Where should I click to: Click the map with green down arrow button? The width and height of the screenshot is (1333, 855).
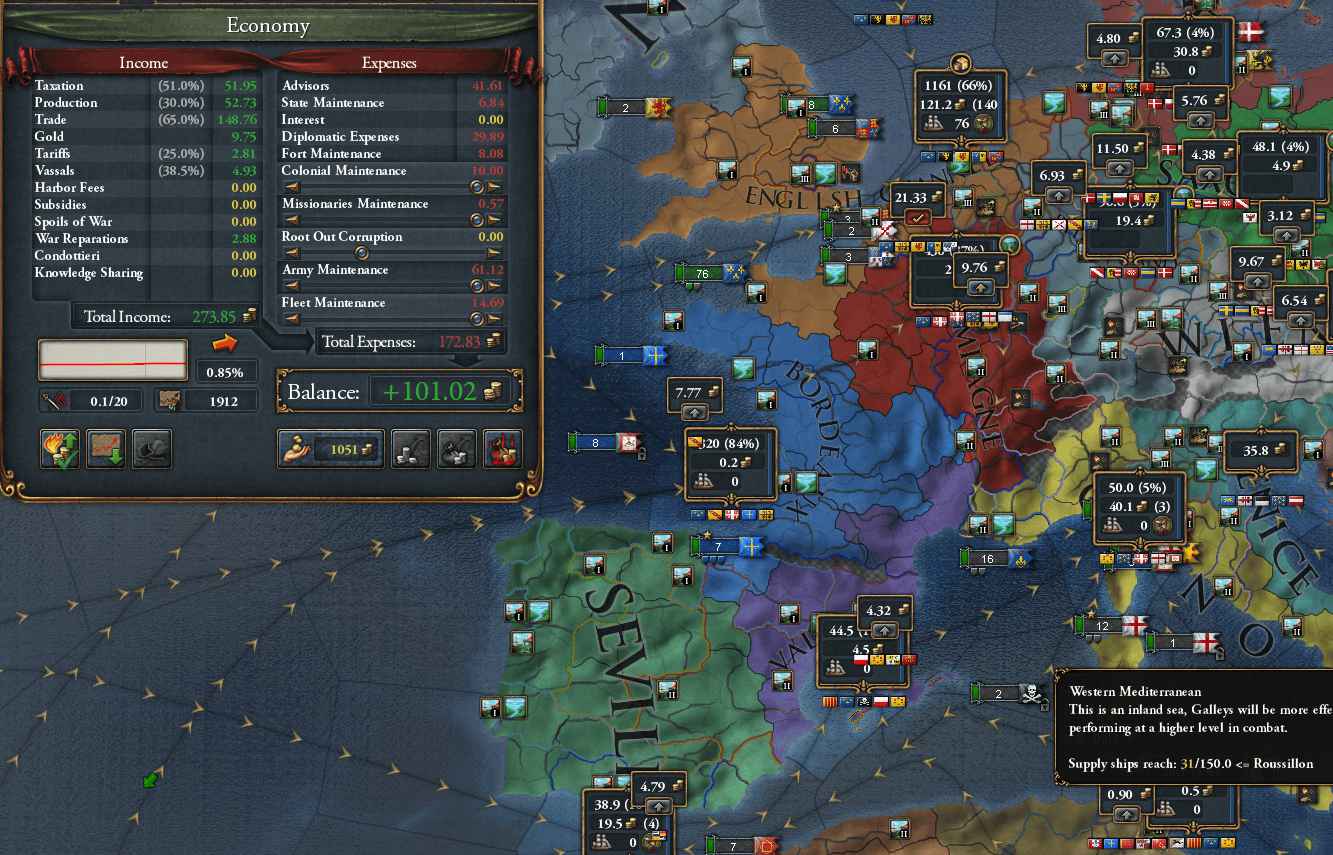106,450
